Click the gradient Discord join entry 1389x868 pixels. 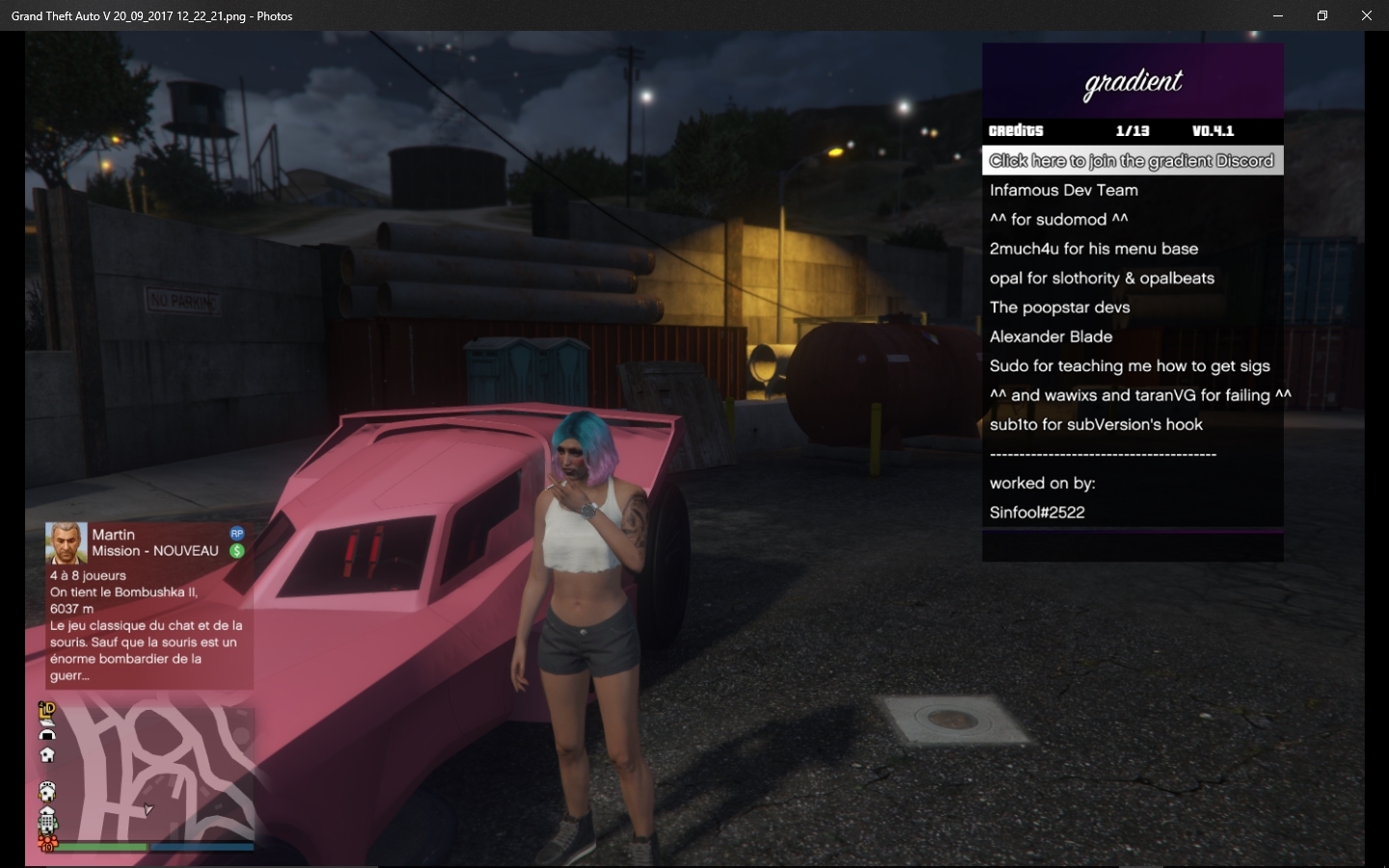(1131, 161)
